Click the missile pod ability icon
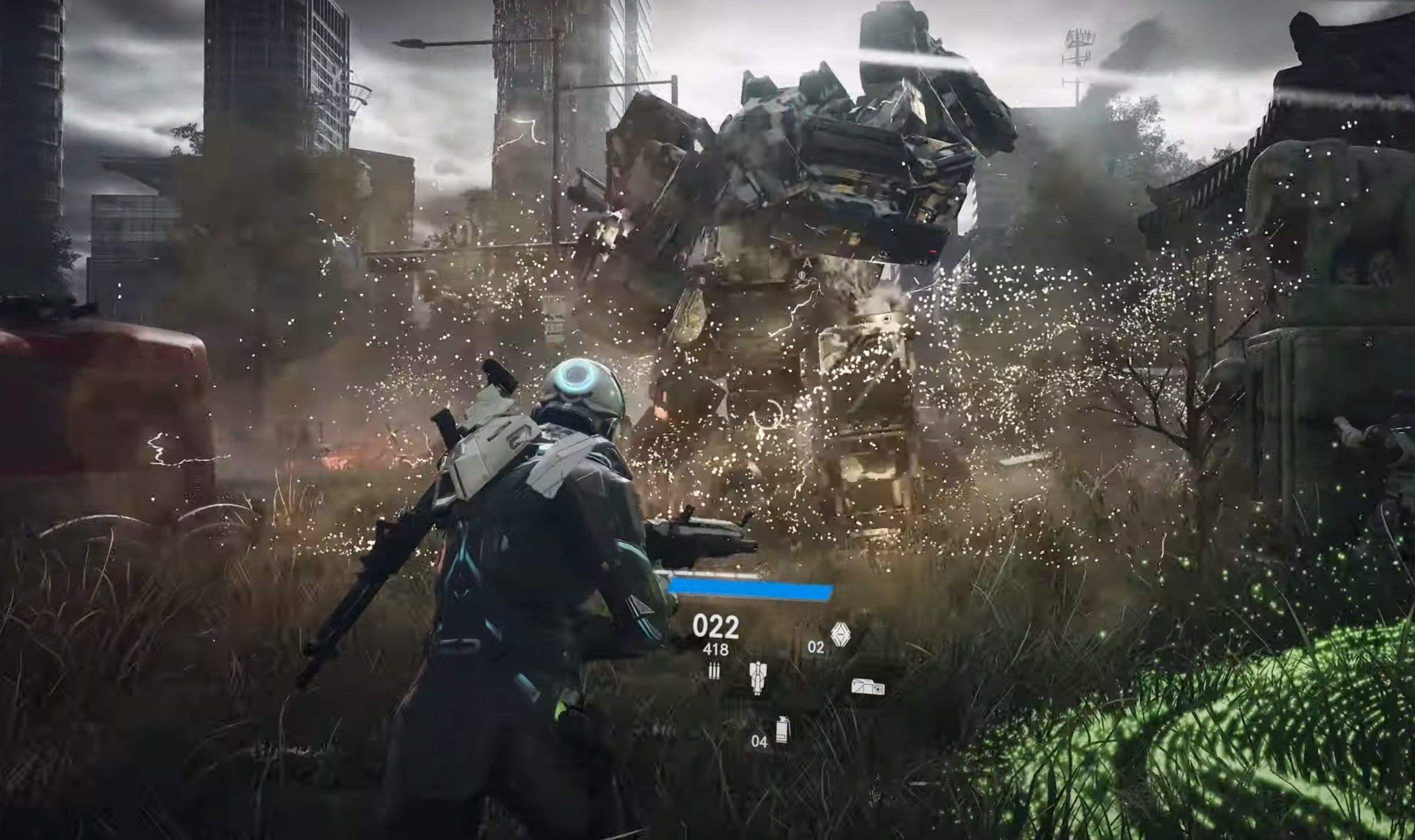This screenshot has width=1415, height=840. [x=758, y=680]
